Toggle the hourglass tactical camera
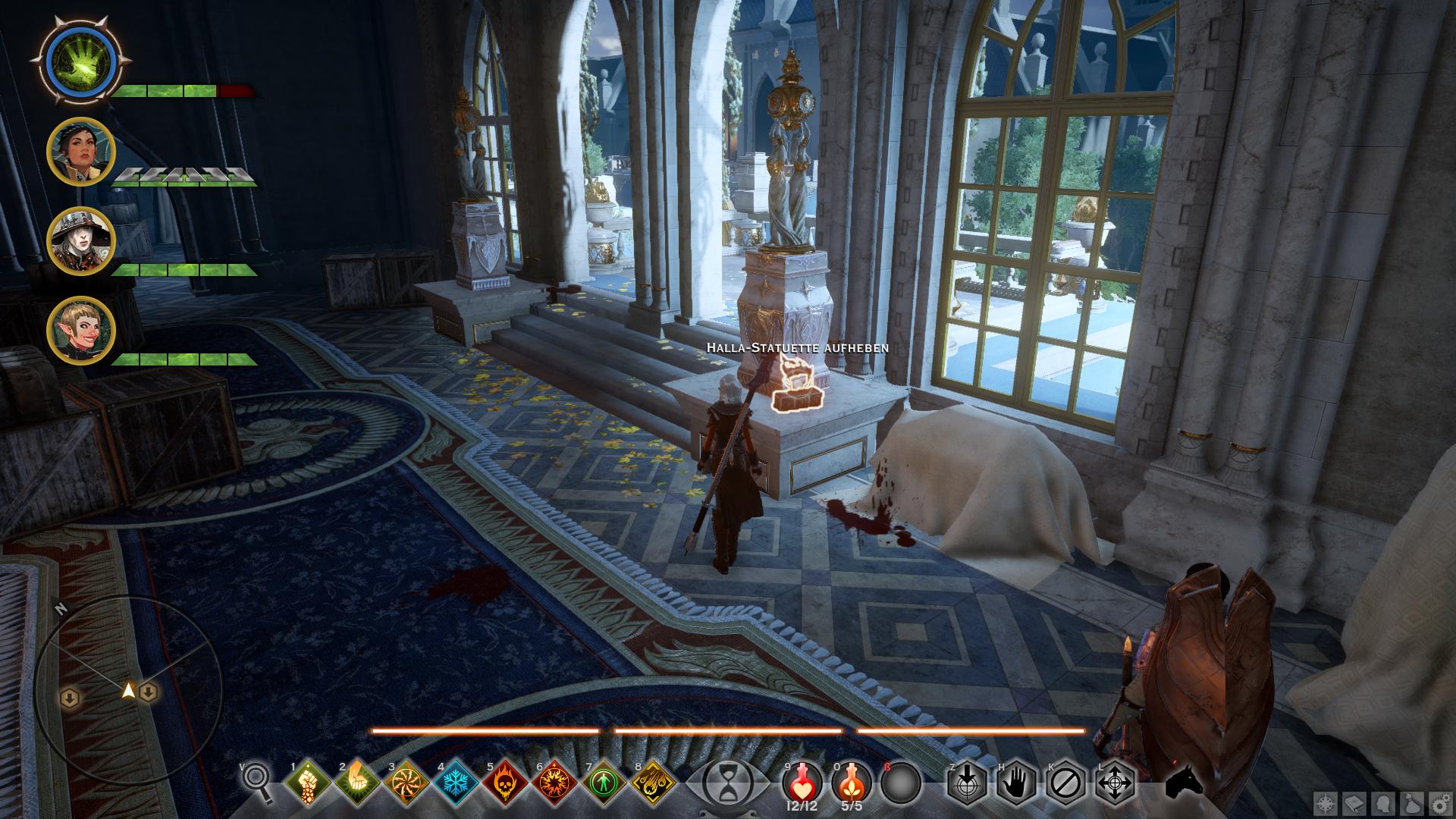1456x819 pixels. [728, 783]
